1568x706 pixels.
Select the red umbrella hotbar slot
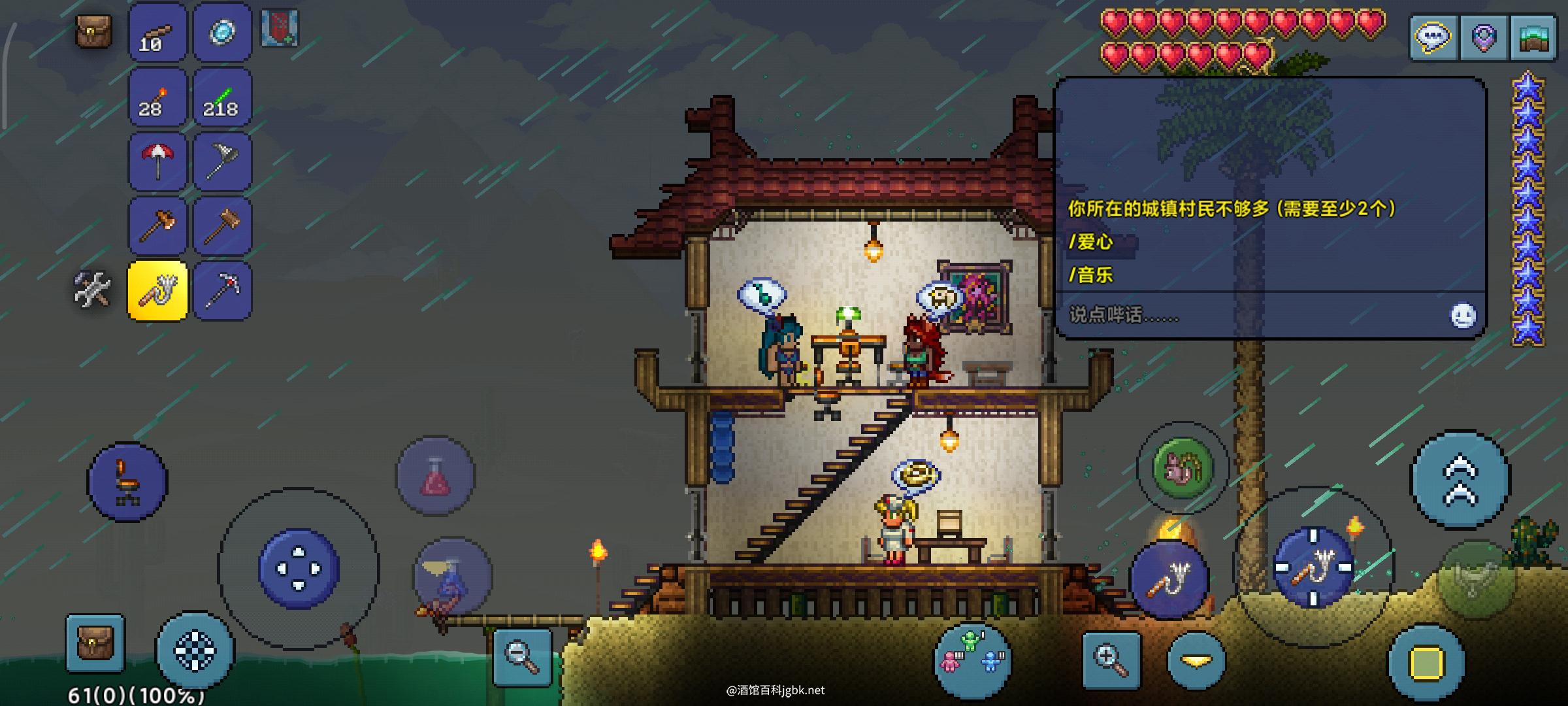click(157, 161)
